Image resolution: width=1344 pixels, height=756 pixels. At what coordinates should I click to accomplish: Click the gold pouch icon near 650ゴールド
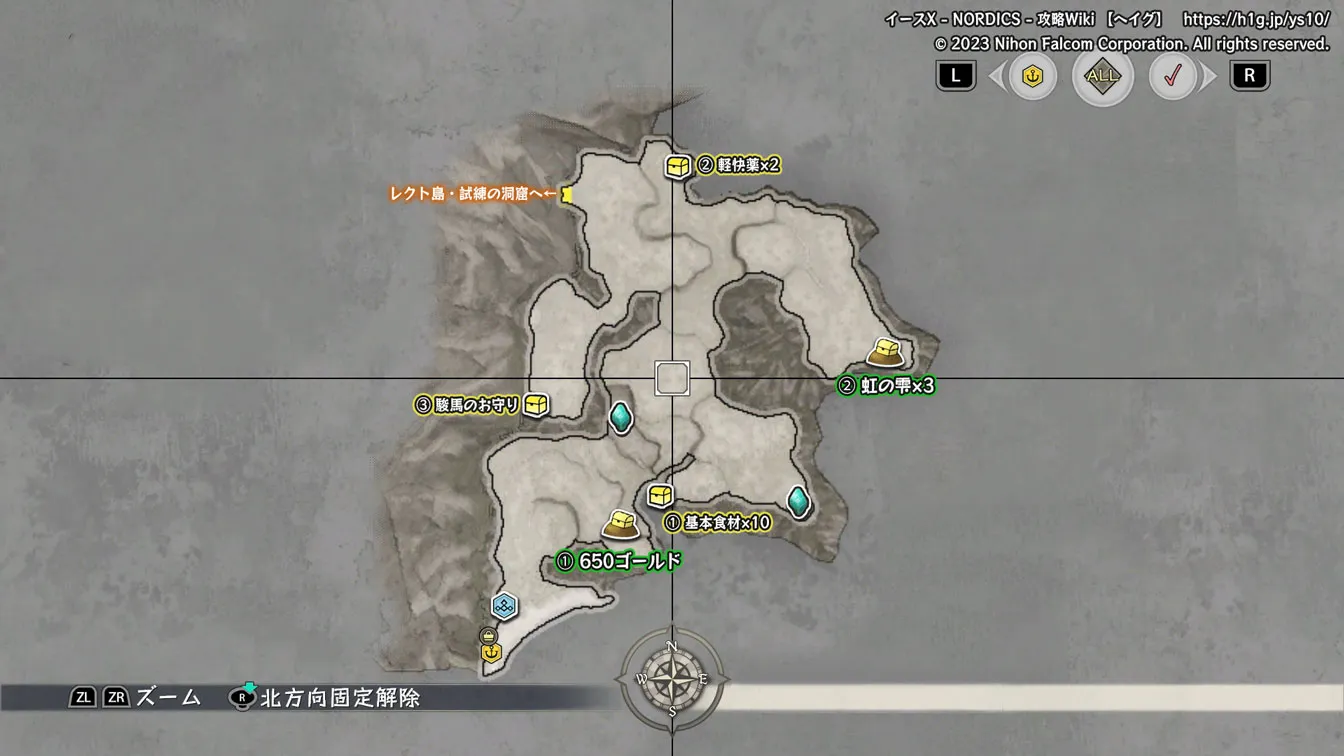619,524
